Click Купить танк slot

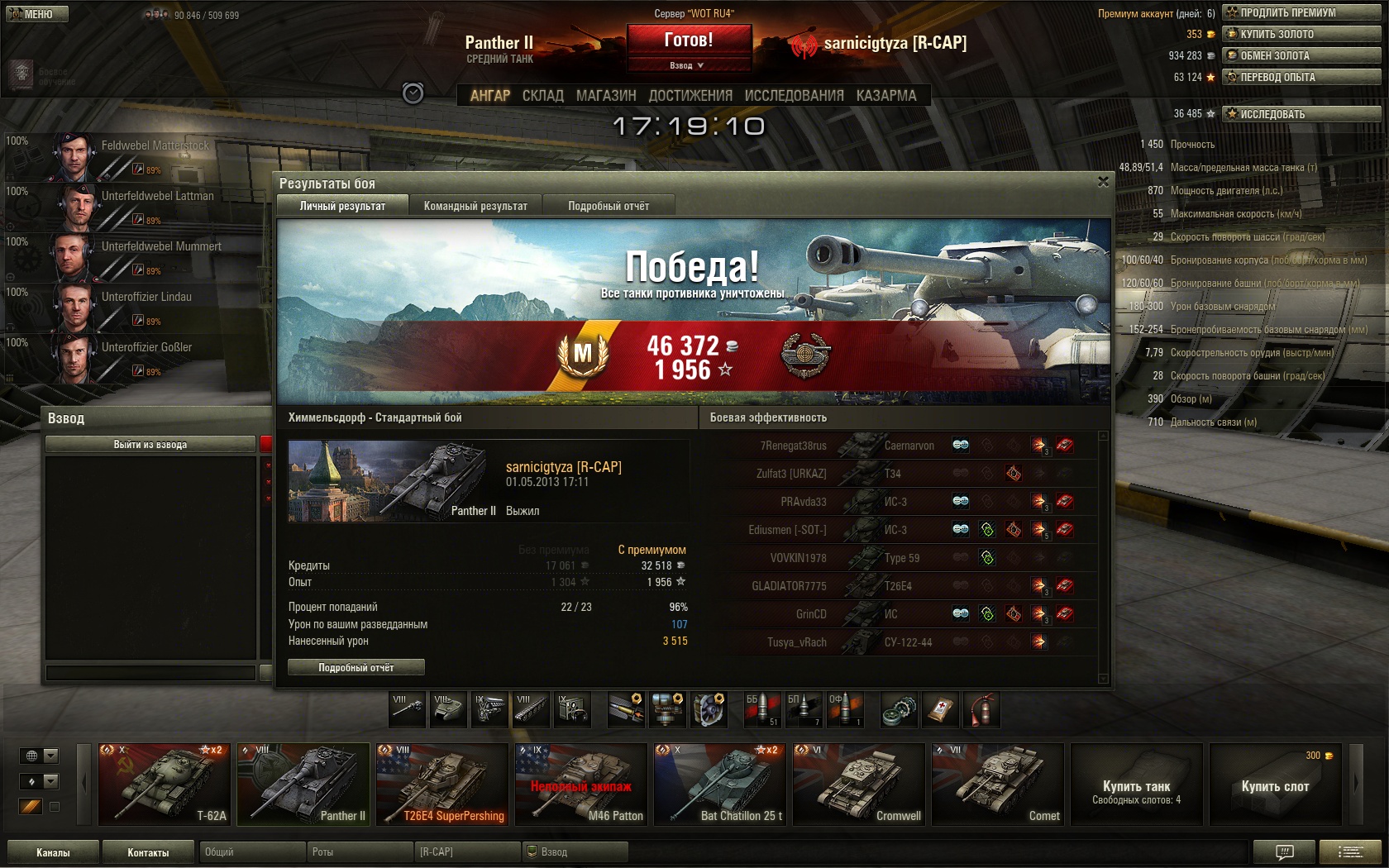[x=1136, y=785]
